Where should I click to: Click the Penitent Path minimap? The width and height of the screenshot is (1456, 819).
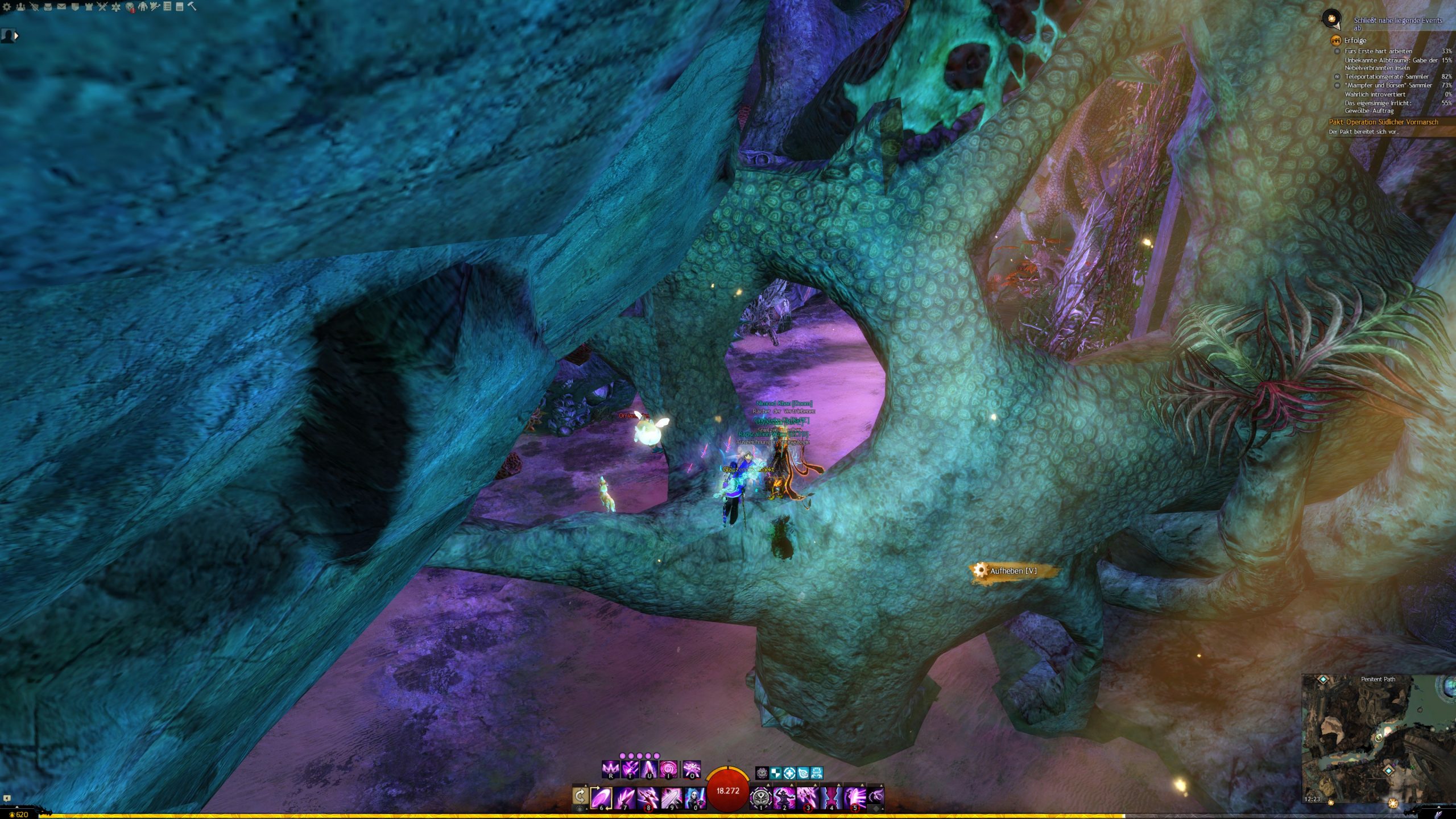pyautogui.click(x=1378, y=739)
